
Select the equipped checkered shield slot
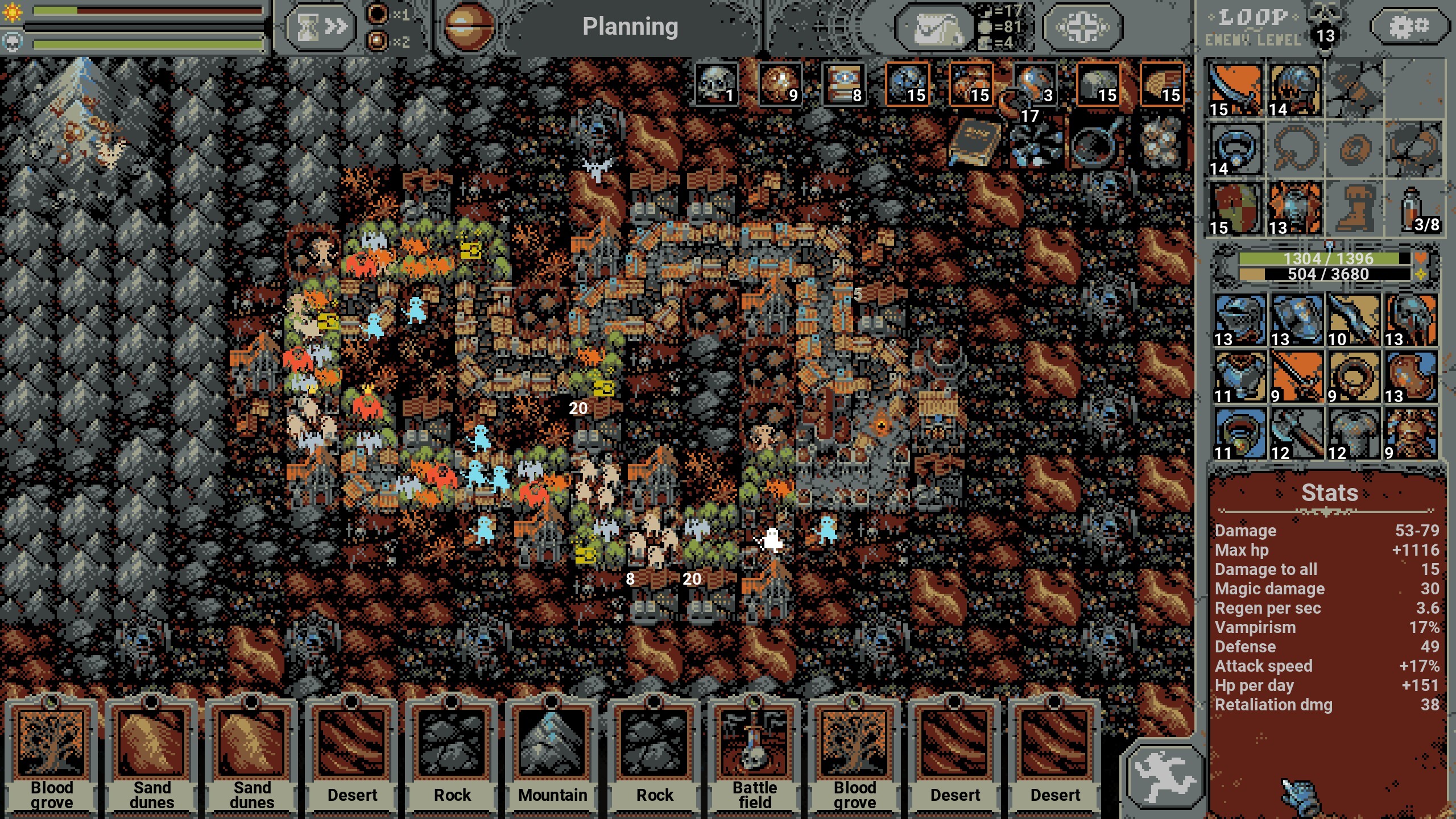pos(1235,209)
